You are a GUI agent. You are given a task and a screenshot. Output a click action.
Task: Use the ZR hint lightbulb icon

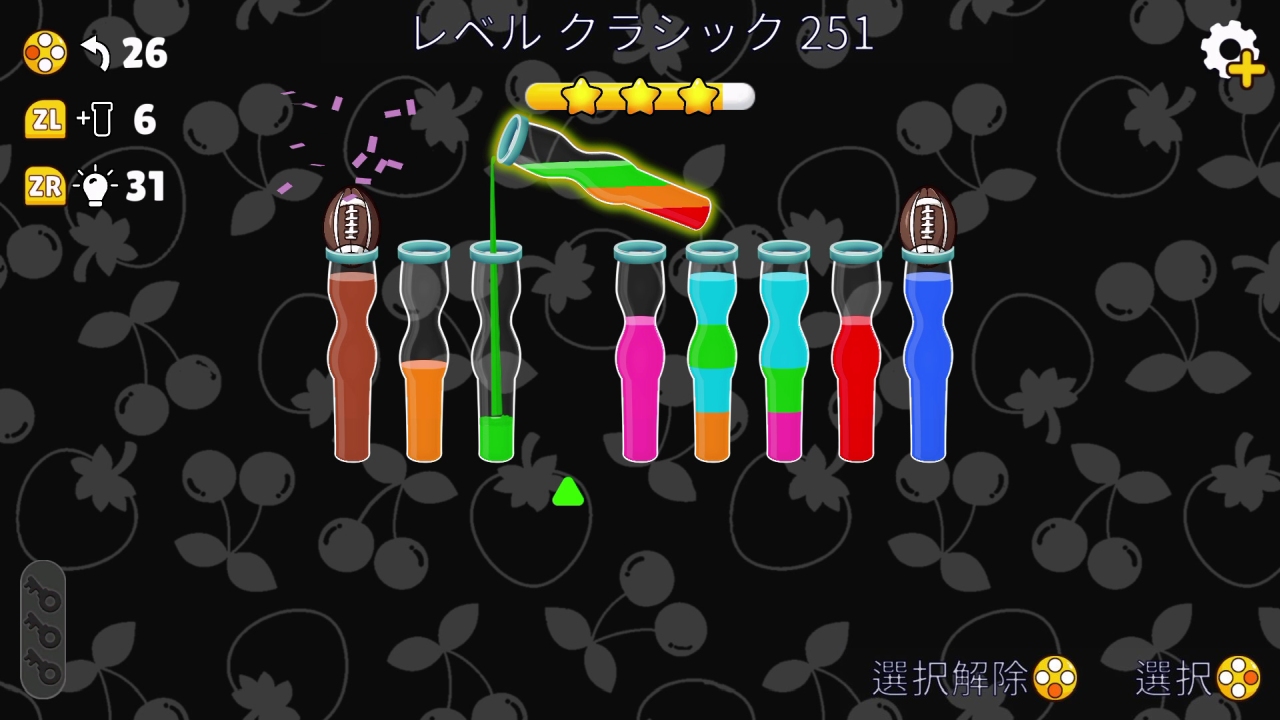click(x=97, y=187)
